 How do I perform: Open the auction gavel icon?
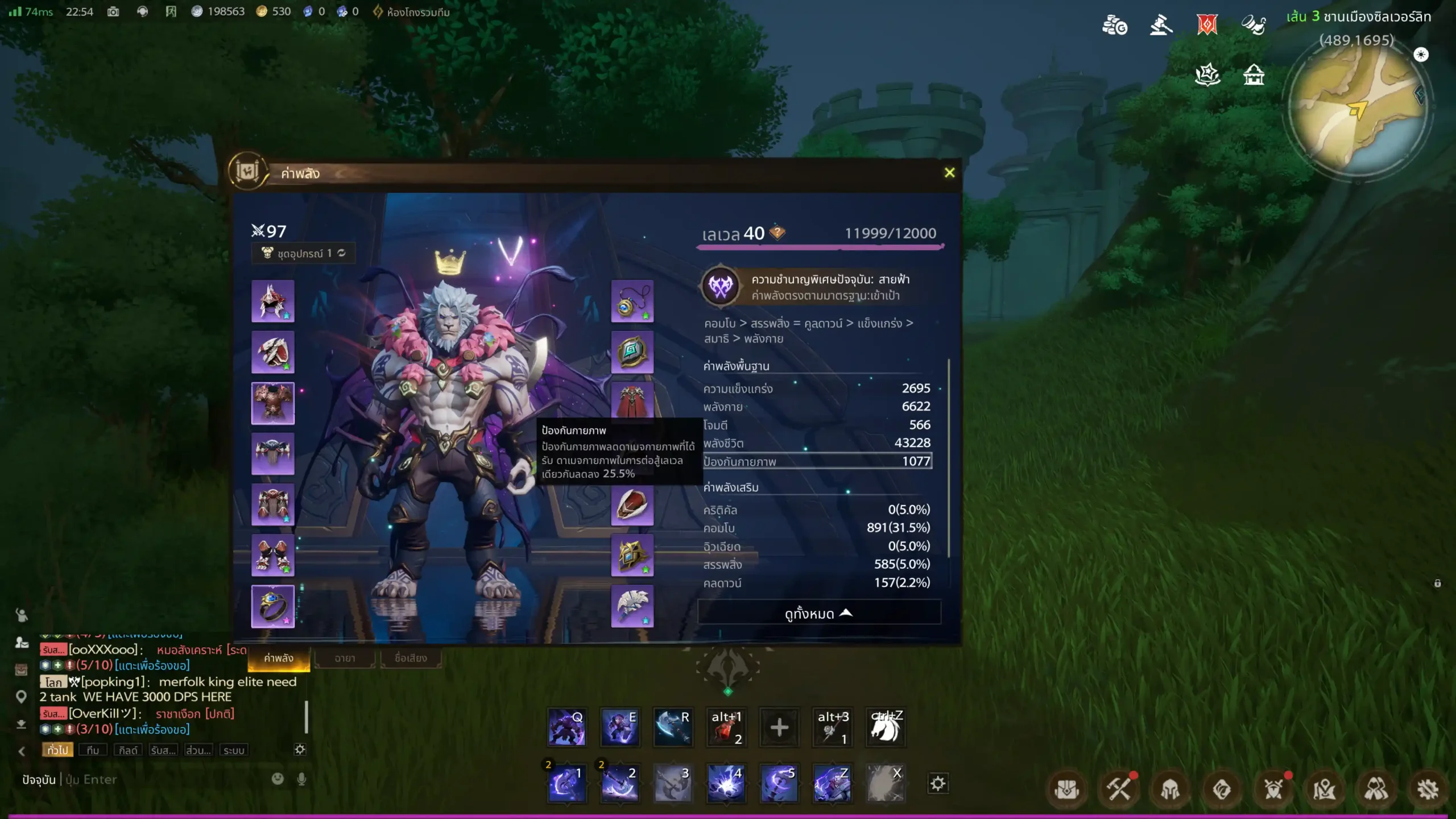(1160, 26)
